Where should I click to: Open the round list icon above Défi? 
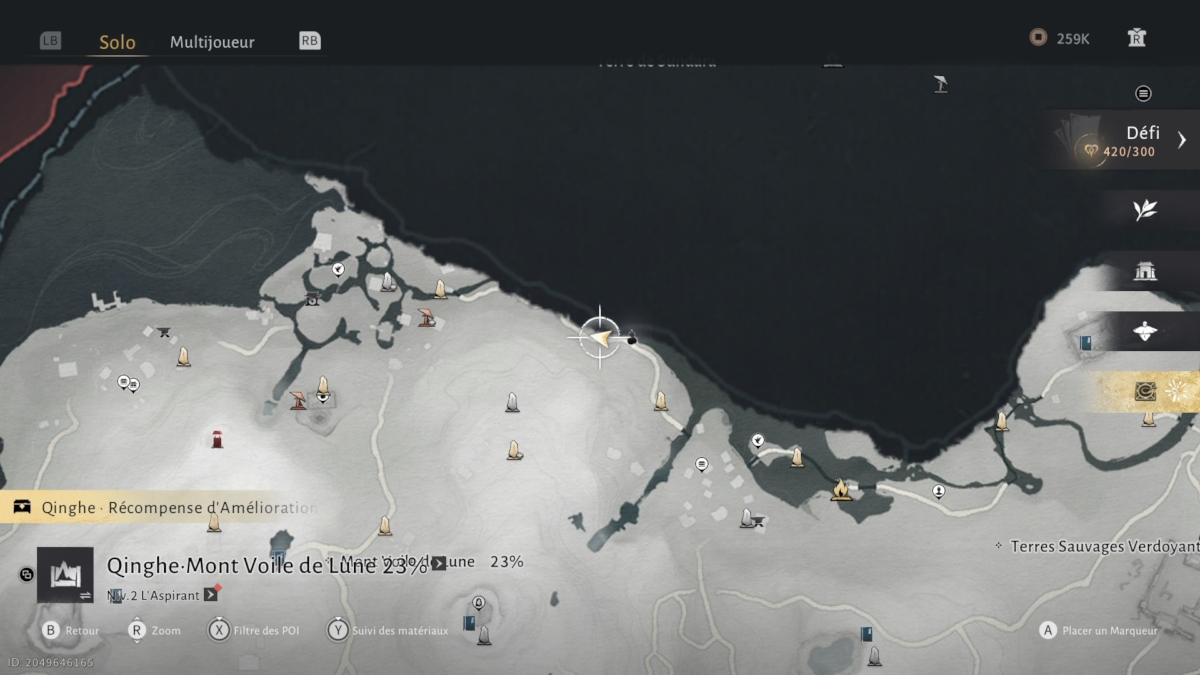[1143, 93]
